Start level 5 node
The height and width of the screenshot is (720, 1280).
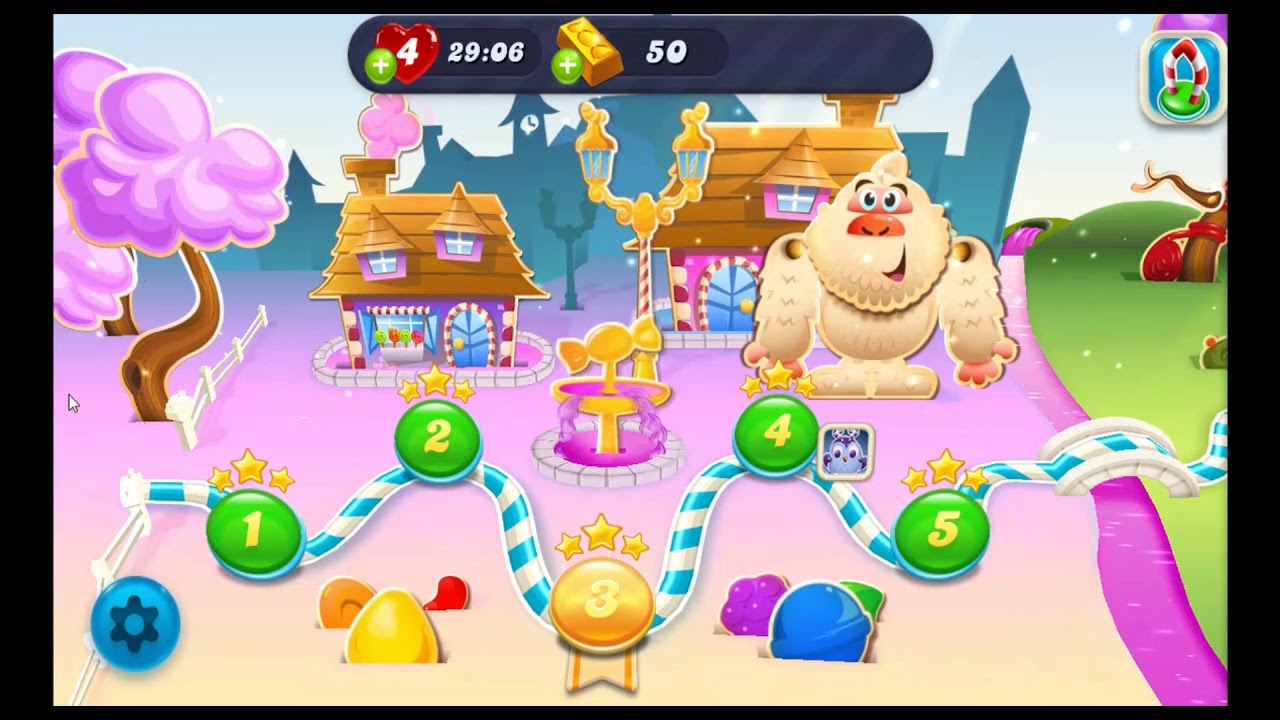[941, 532]
